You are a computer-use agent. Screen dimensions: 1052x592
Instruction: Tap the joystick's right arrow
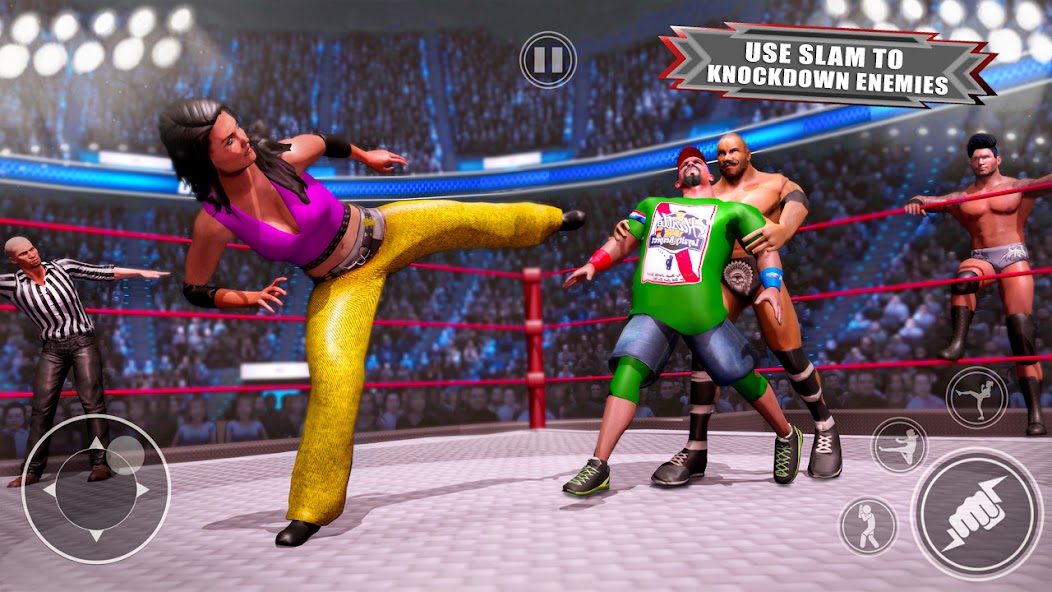point(142,490)
